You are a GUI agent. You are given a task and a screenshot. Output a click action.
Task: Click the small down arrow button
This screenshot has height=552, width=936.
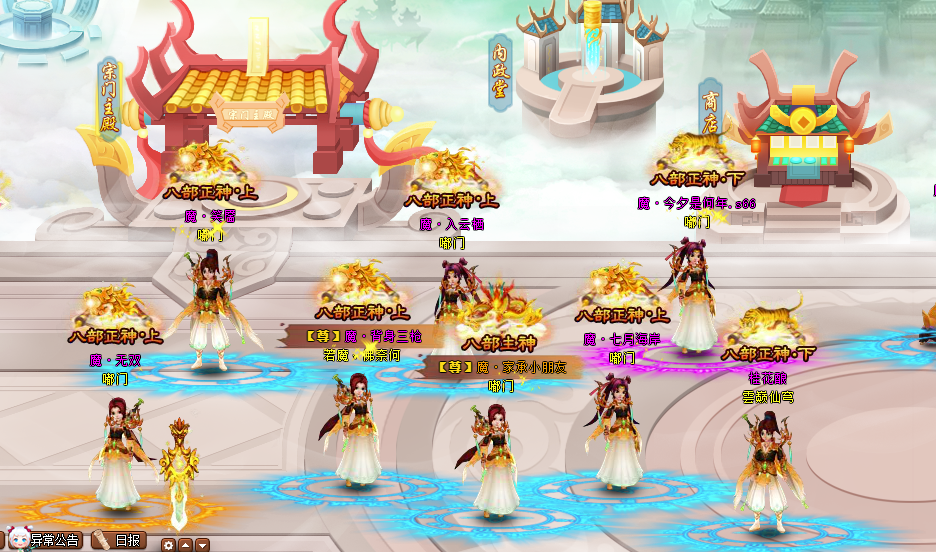pyautogui.click(x=202, y=545)
